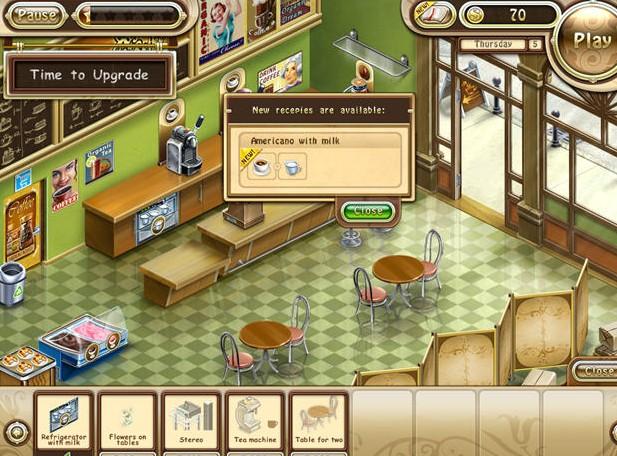
Task: Close the new recipes popup
Action: pos(367,211)
